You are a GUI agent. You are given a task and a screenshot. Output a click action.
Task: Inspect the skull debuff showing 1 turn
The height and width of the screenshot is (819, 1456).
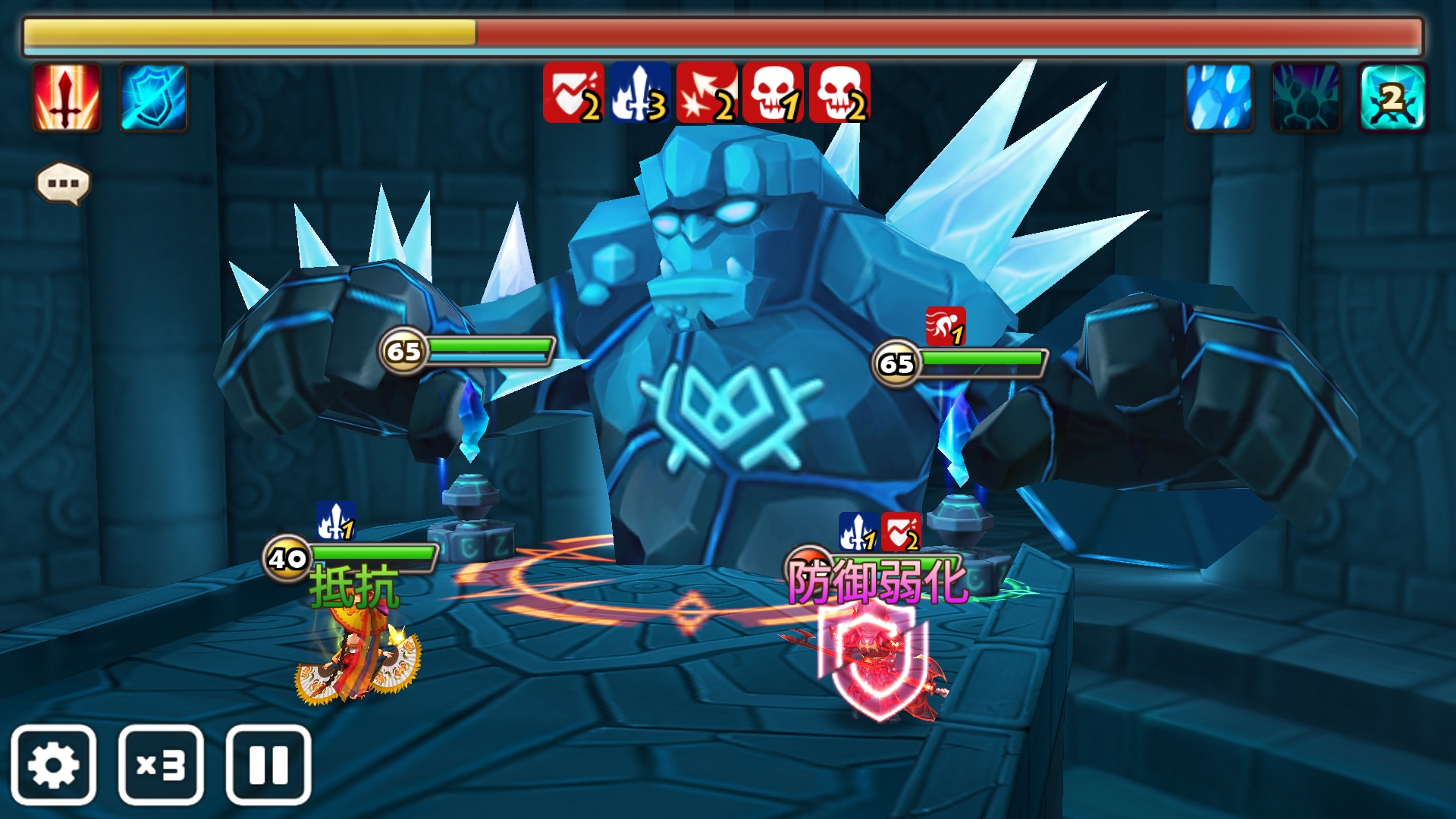pyautogui.click(x=773, y=93)
